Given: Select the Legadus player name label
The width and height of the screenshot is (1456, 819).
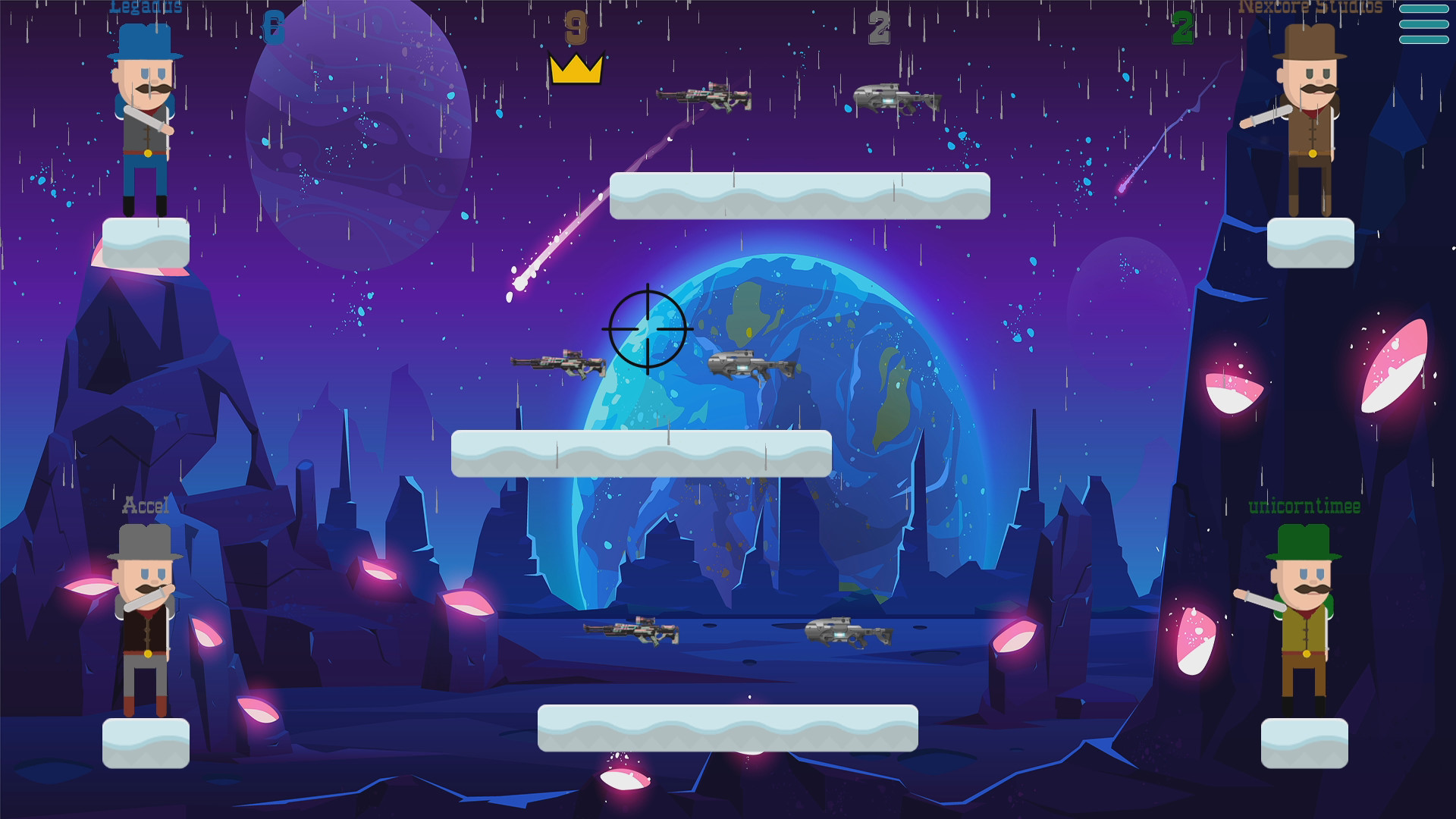Looking at the screenshot, I should point(144,8).
